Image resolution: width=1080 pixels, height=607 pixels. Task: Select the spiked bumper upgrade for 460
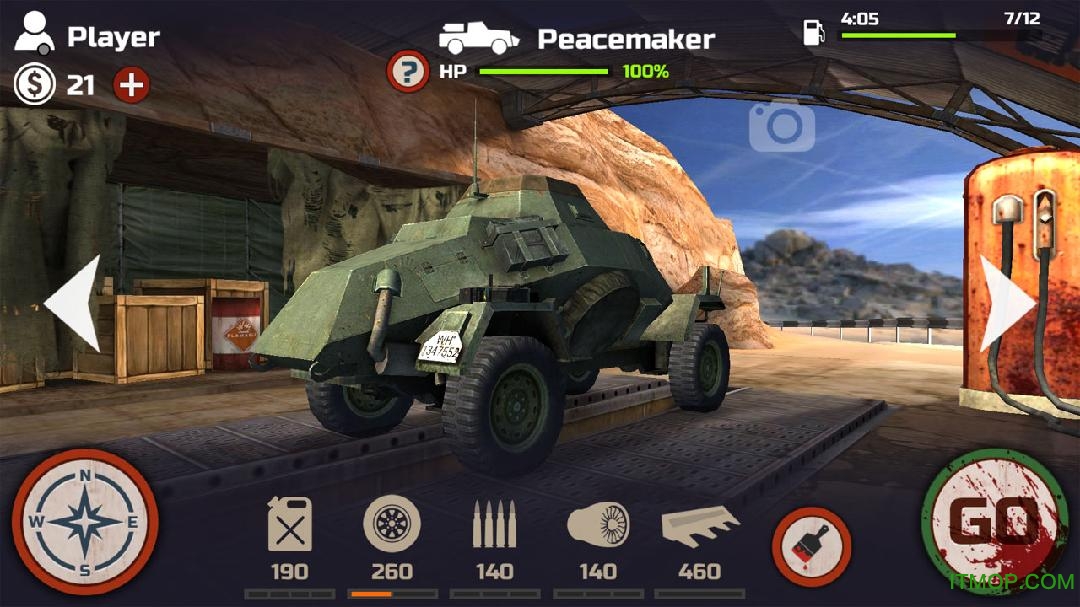[x=699, y=526]
